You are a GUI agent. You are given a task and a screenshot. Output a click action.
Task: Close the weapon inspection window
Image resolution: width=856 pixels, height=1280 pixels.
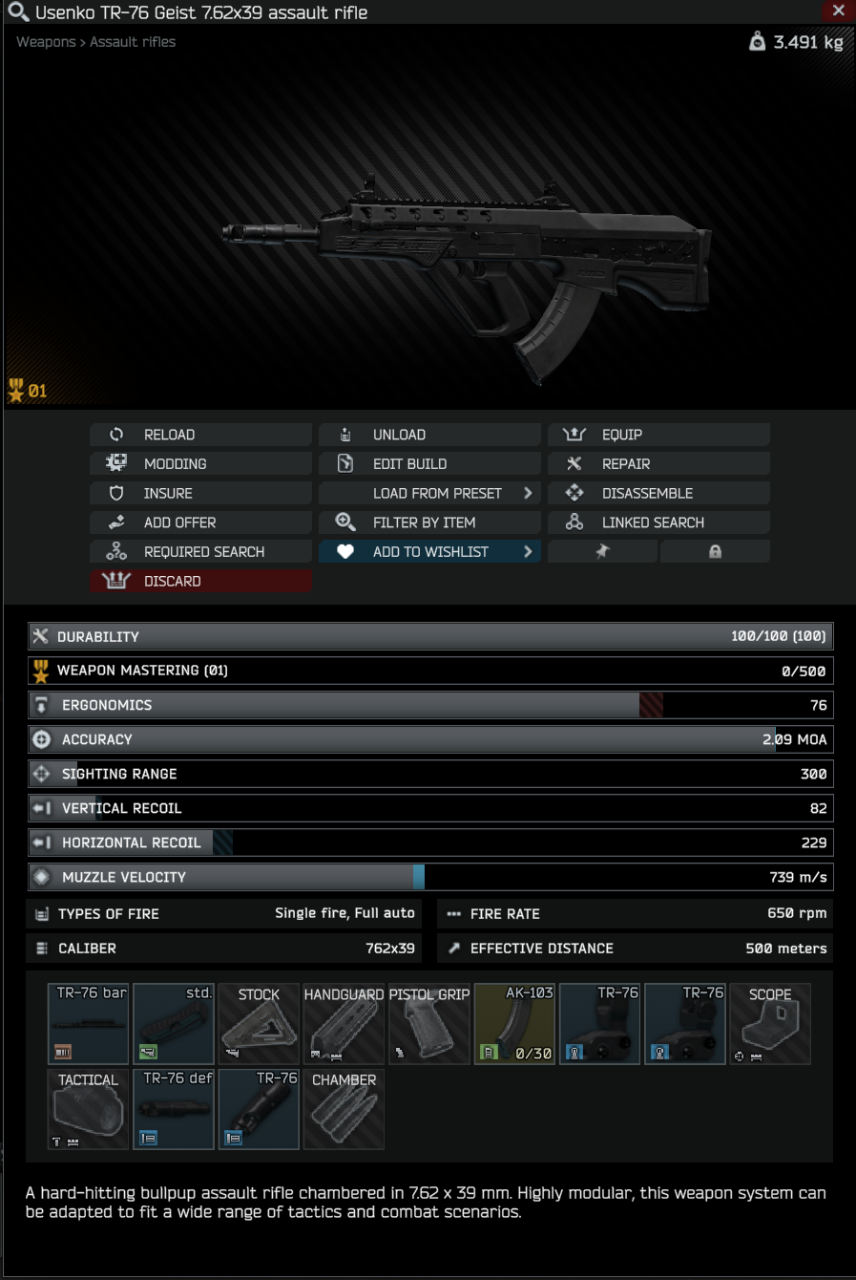pos(838,11)
